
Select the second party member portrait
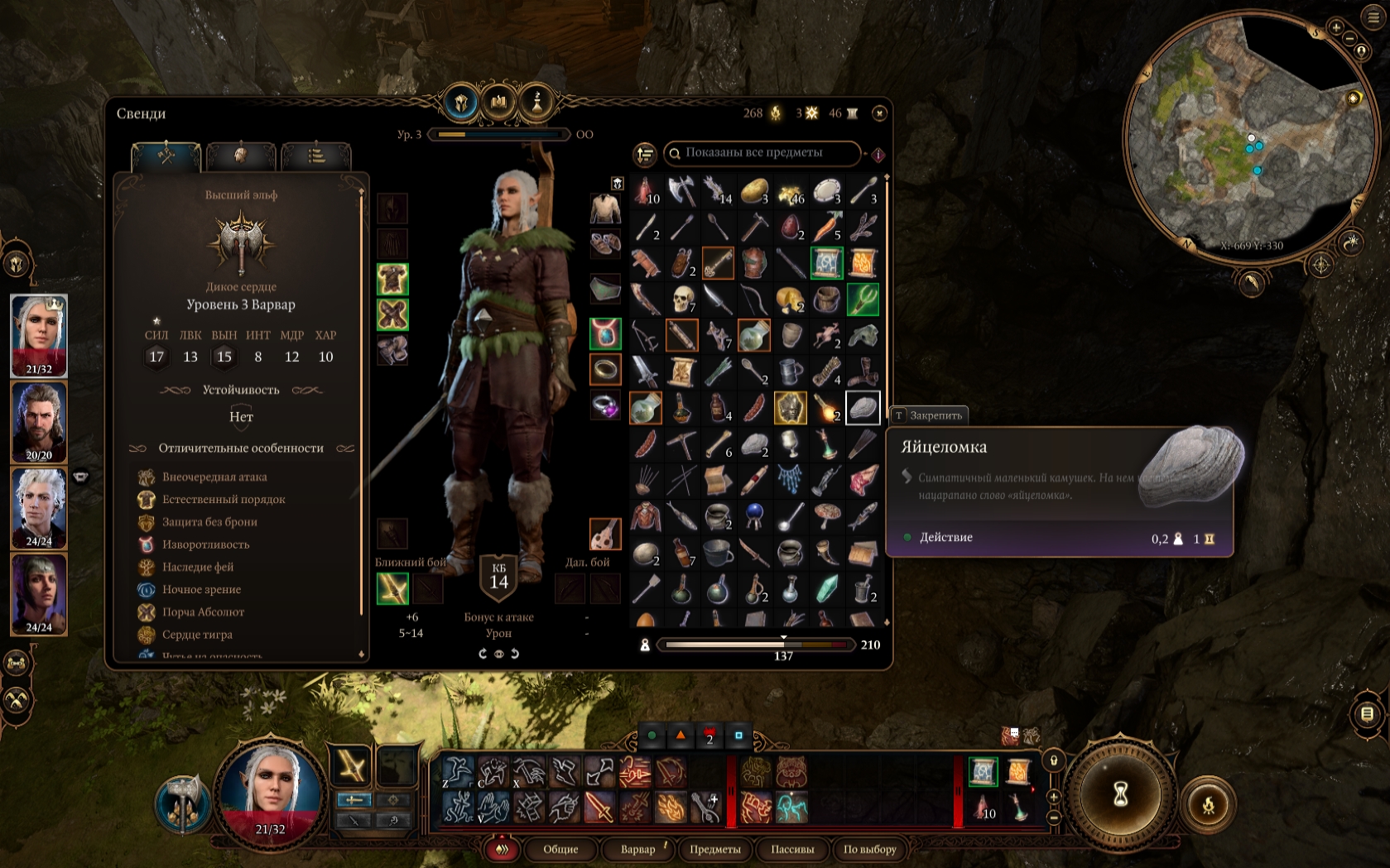[39, 421]
